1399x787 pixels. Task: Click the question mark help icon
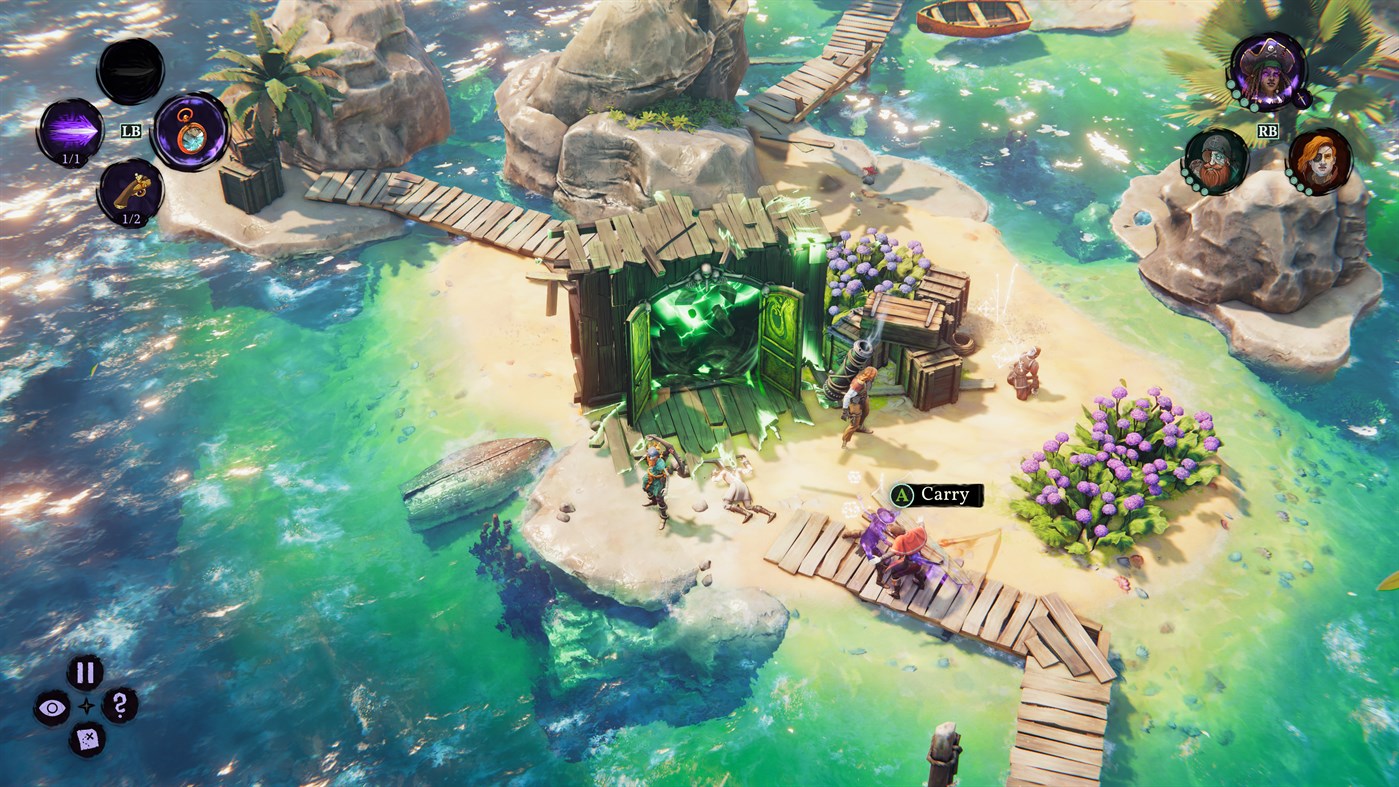119,706
